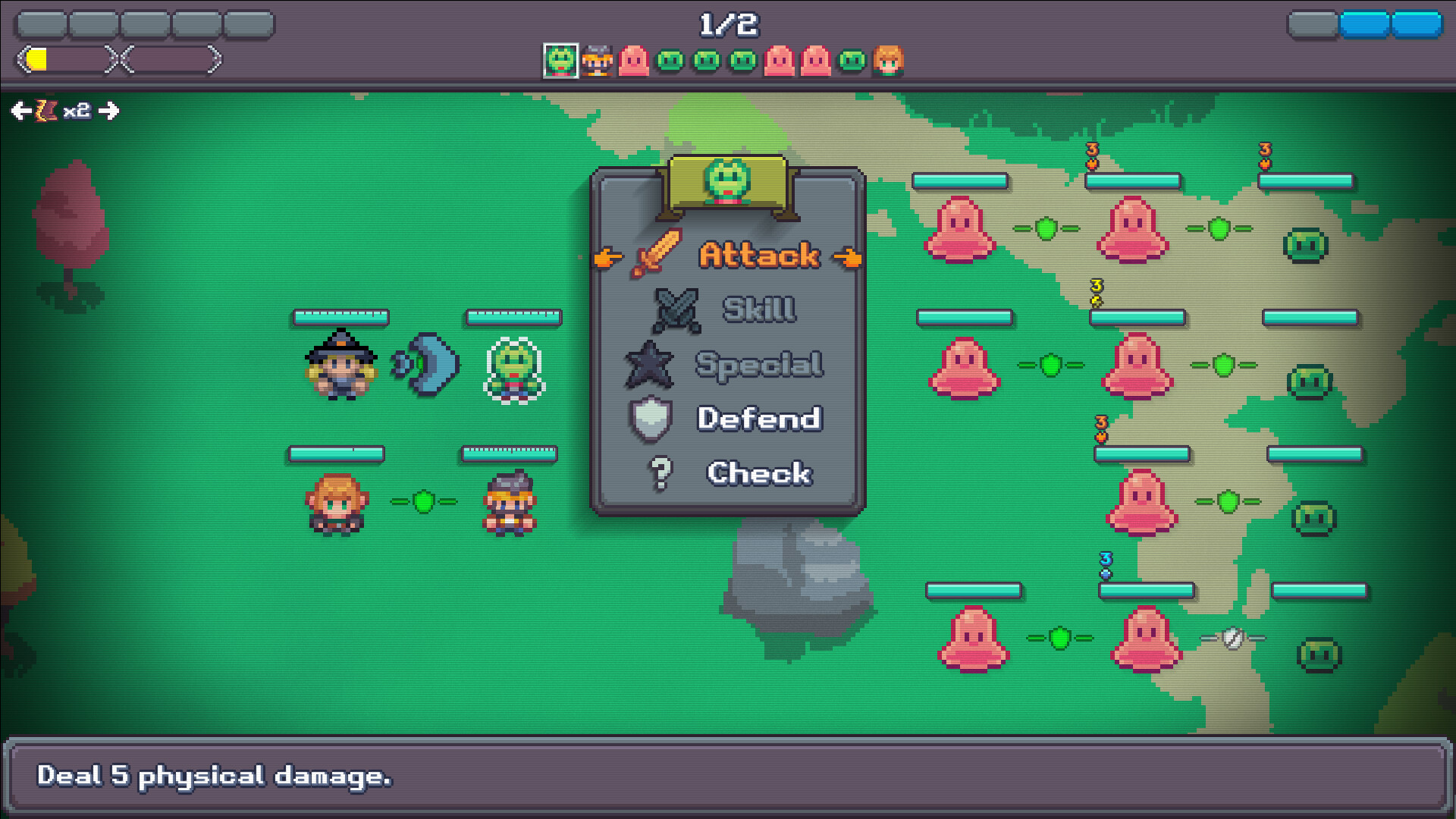Click the crossed-swords Skill icon
Image resolution: width=1456 pixels, height=819 pixels.
click(x=677, y=309)
